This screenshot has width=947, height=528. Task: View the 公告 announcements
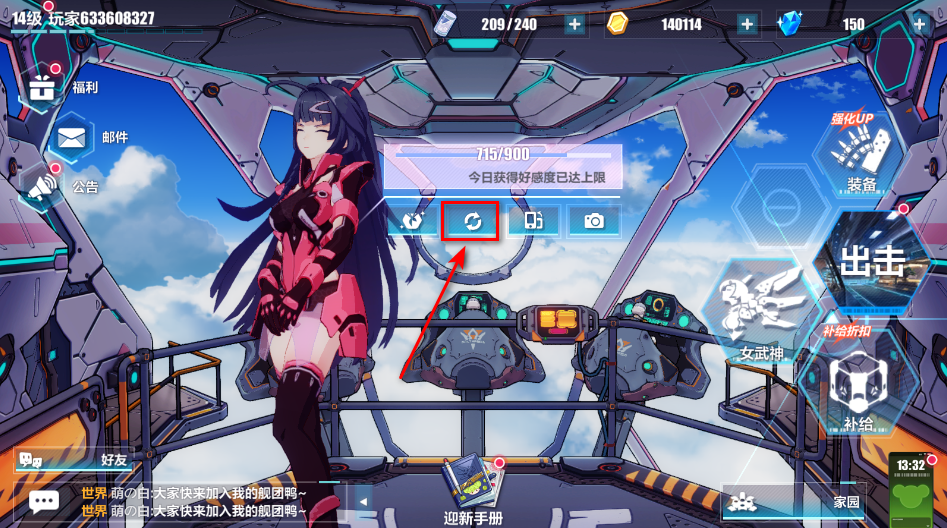(x=42, y=186)
